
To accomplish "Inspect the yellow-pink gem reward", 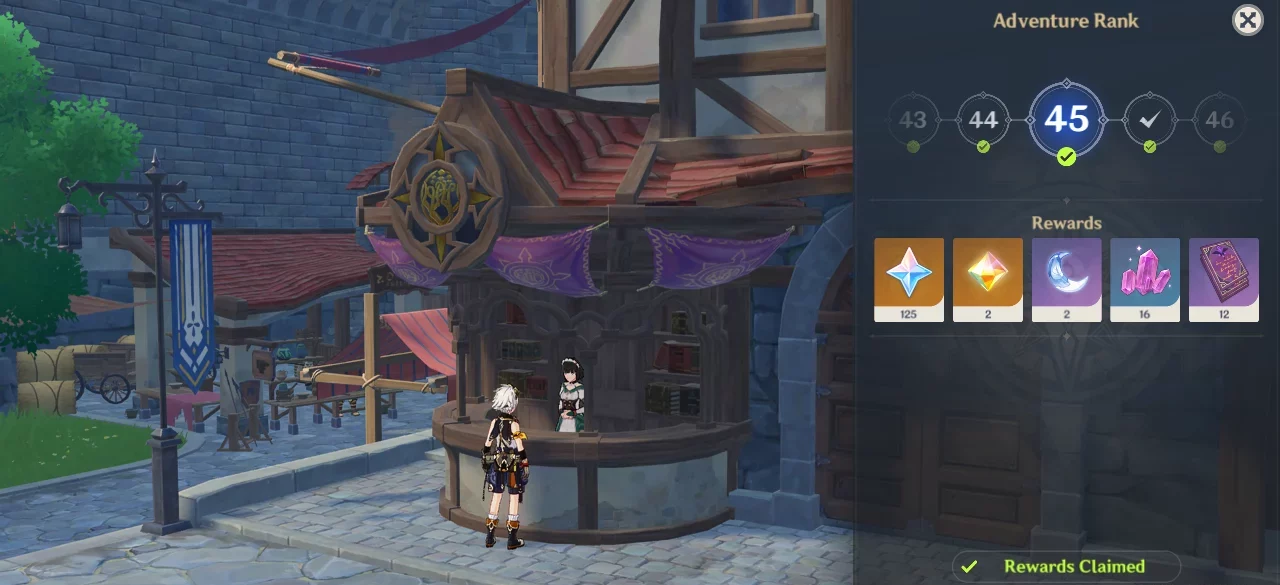I will (x=987, y=279).
